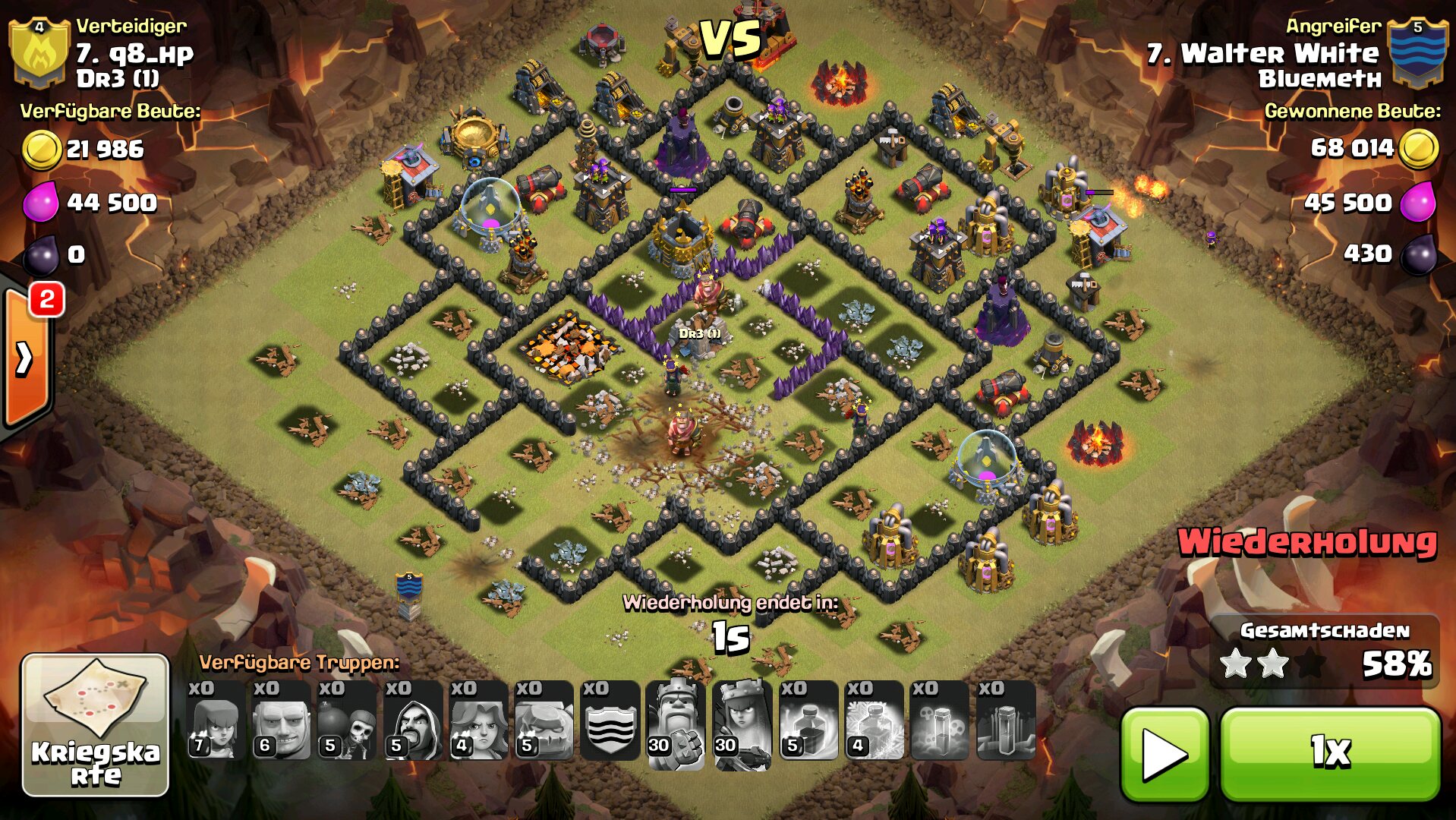Viewport: 1456px width, 820px height.
Task: Change the 1x replay speed
Action: 1330,754
